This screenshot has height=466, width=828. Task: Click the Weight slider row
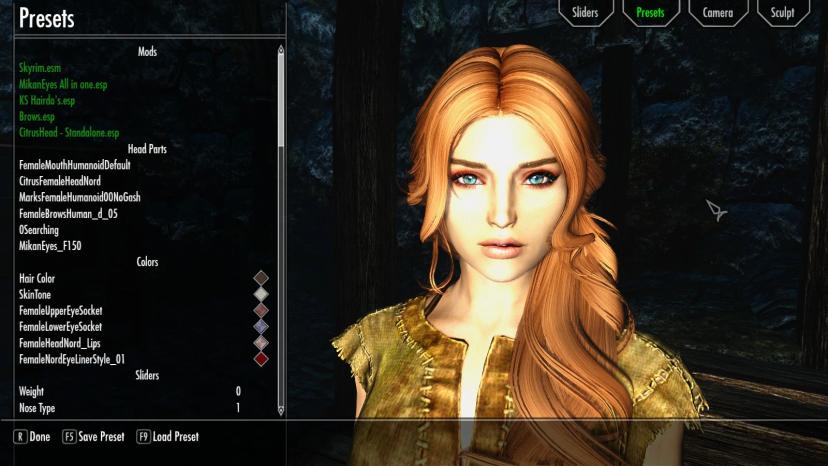130,391
